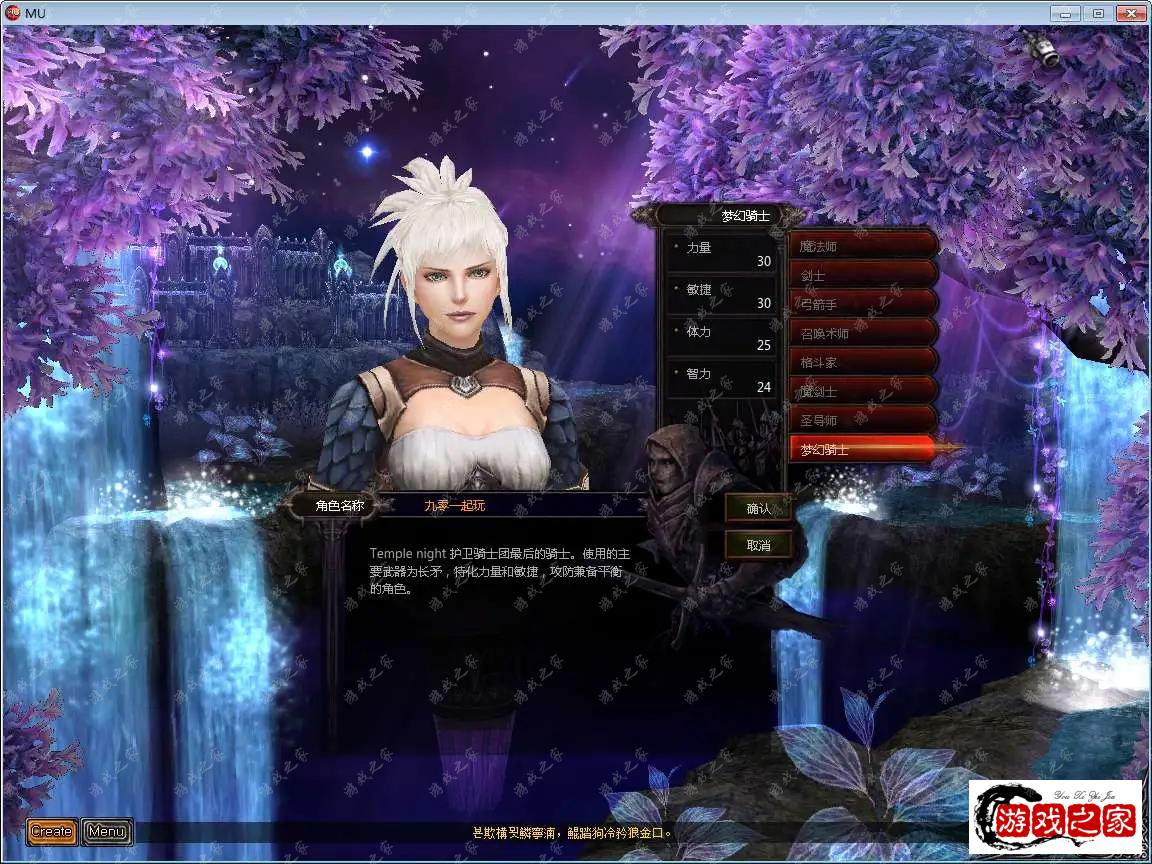The width and height of the screenshot is (1152, 864).
Task: Click the 角色名称 character name field
Action: [x=510, y=506]
